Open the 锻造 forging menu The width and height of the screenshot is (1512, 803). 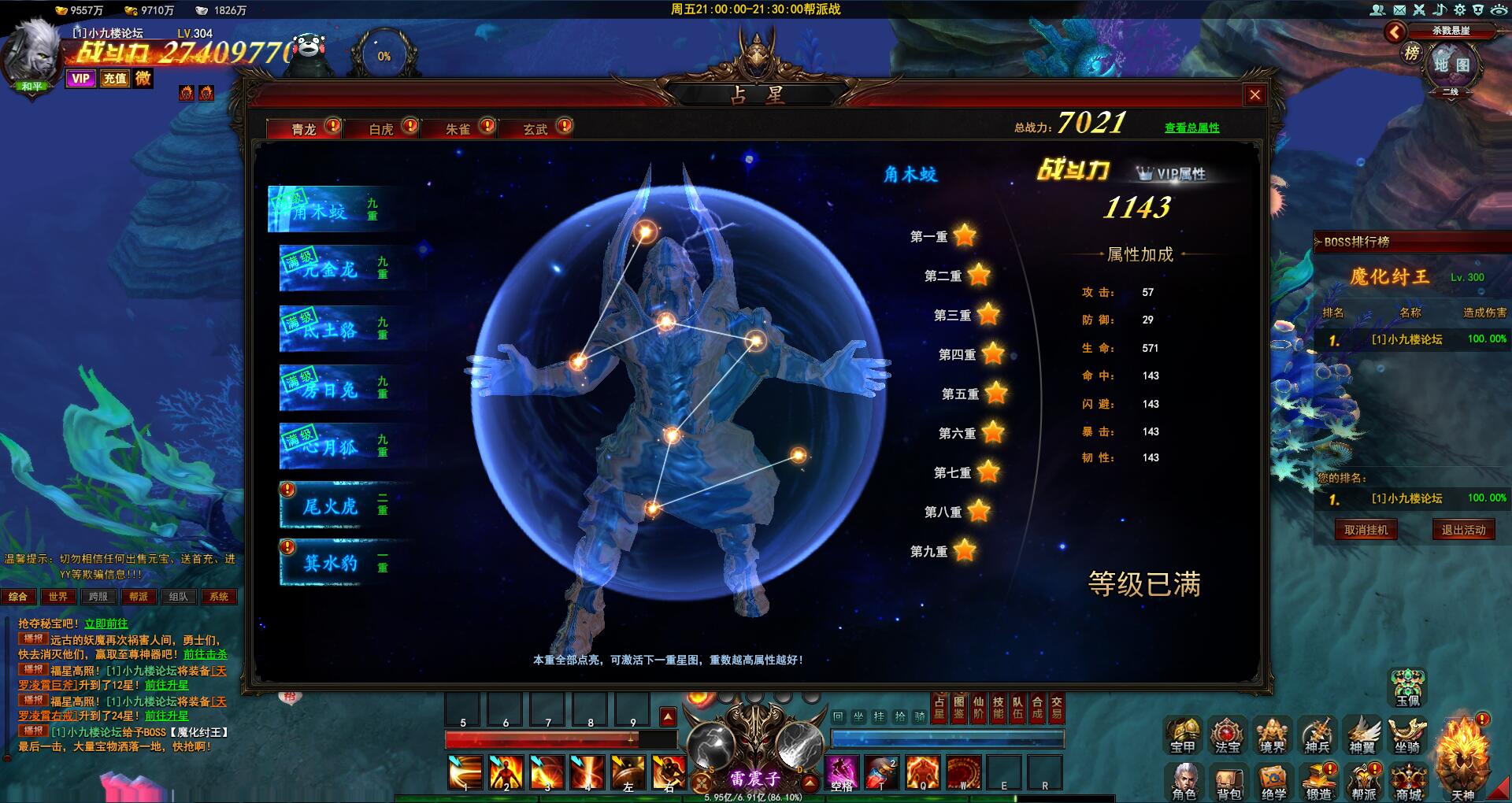click(1318, 783)
